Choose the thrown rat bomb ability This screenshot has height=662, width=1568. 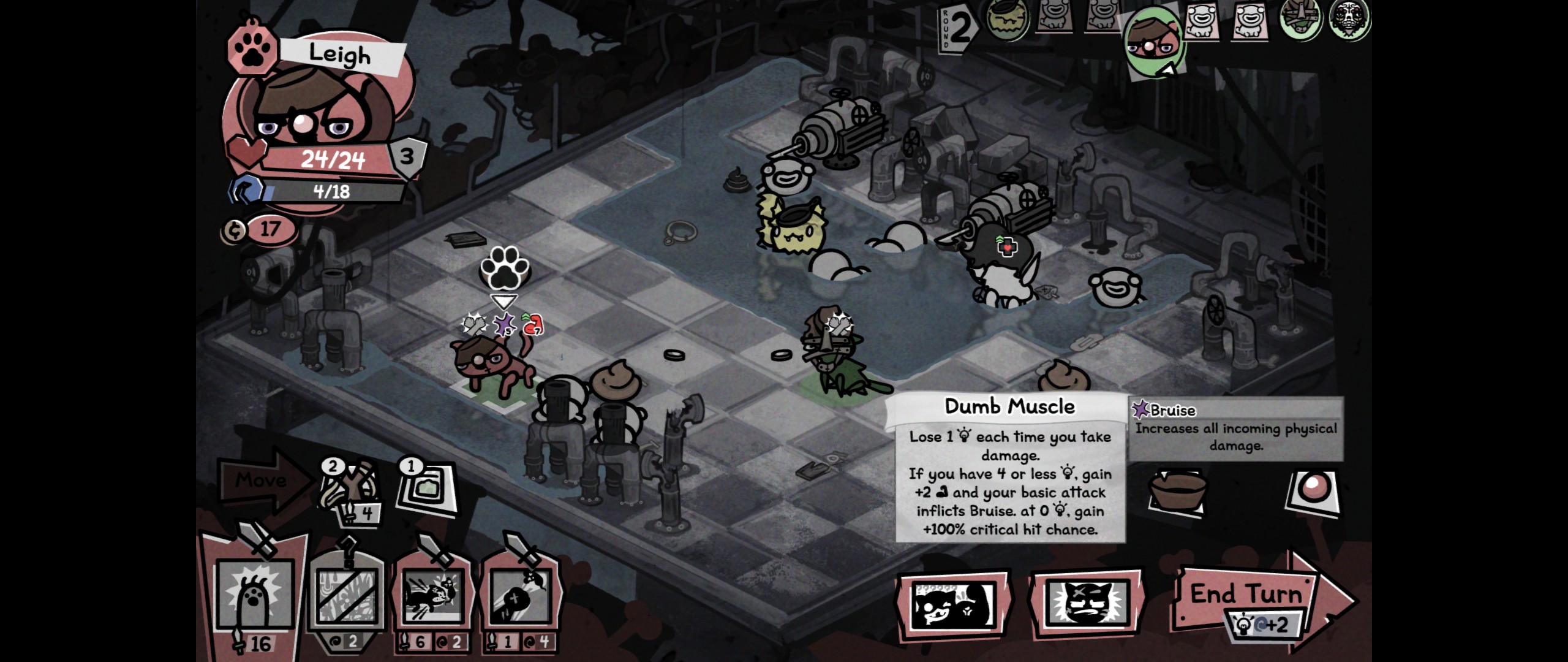point(520,595)
